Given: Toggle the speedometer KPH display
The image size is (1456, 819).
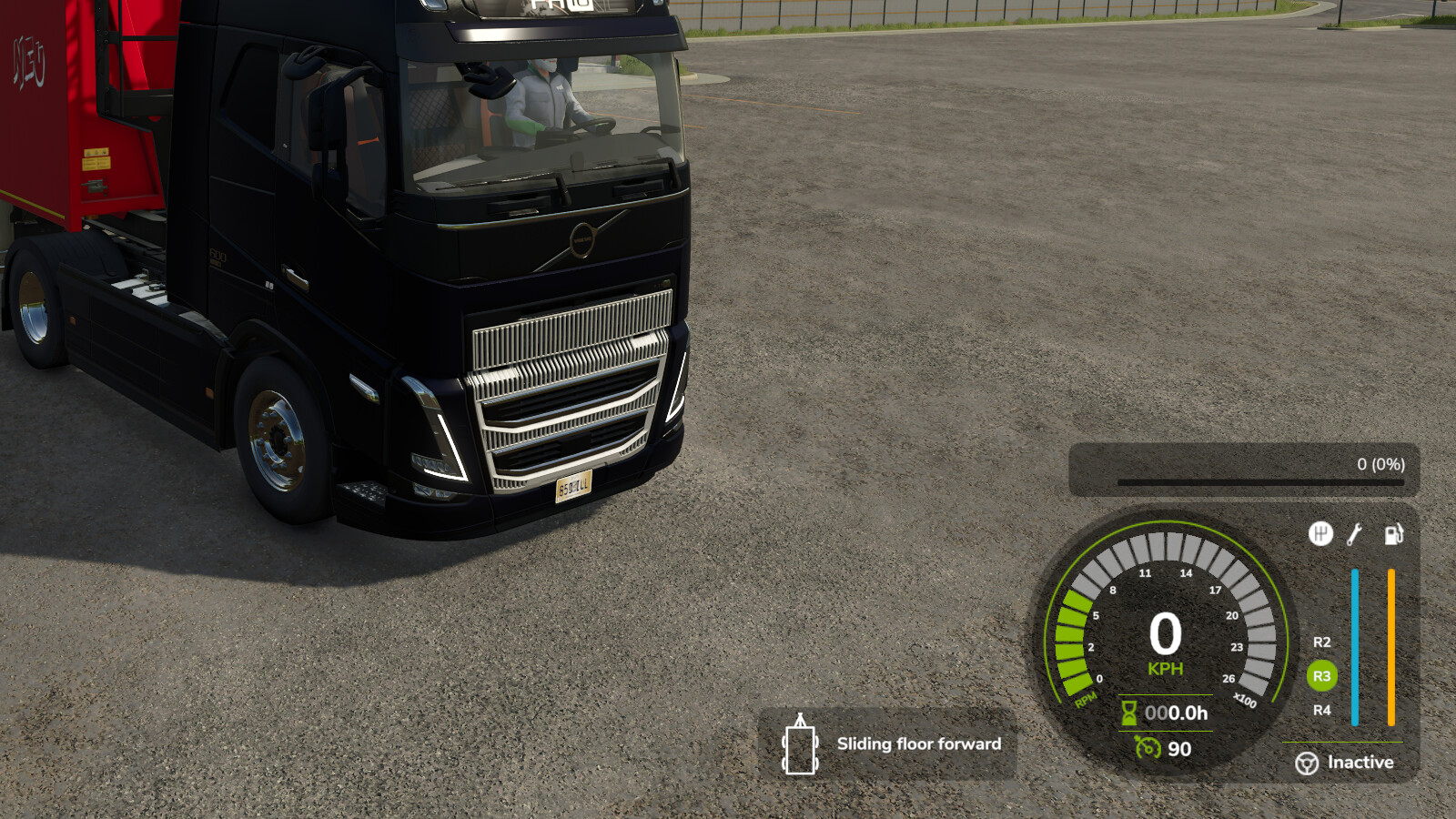Looking at the screenshot, I should (1166, 667).
